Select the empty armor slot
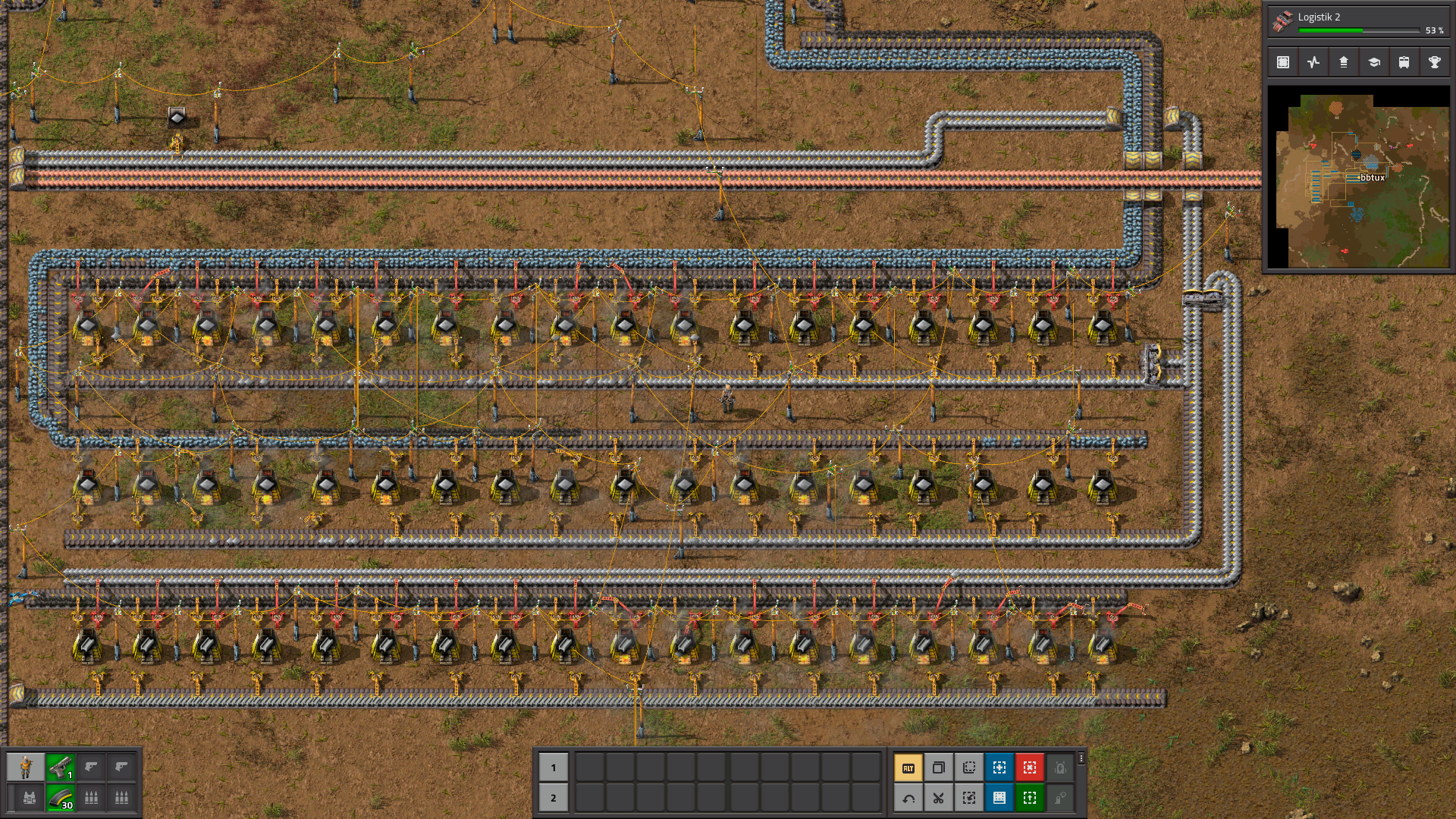 pyautogui.click(x=30, y=798)
